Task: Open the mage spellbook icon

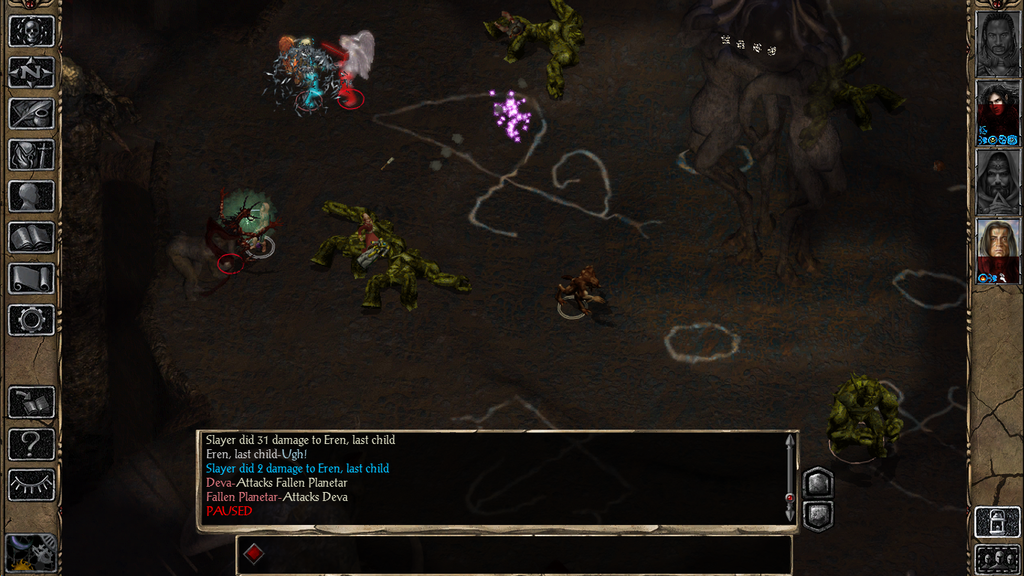Action: tap(31, 237)
